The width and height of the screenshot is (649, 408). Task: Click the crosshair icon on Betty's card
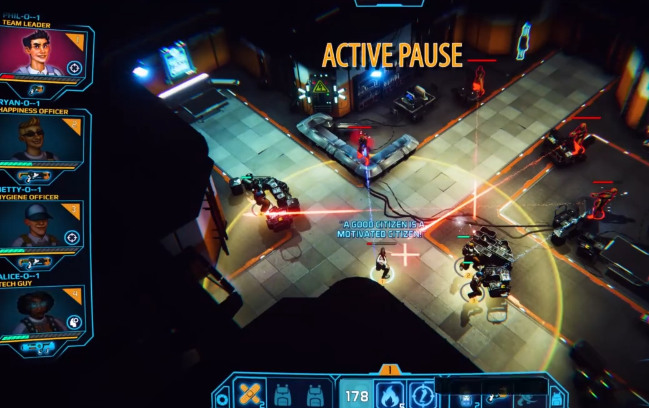point(72,238)
